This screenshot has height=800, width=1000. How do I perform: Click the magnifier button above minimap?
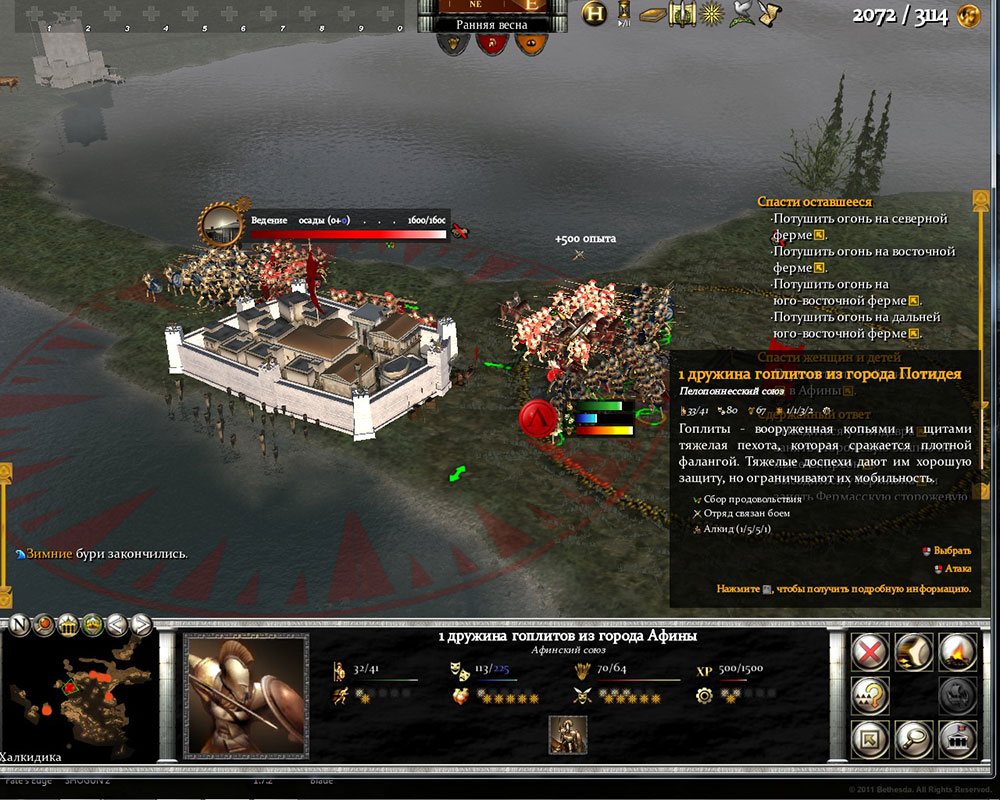(x=43, y=625)
